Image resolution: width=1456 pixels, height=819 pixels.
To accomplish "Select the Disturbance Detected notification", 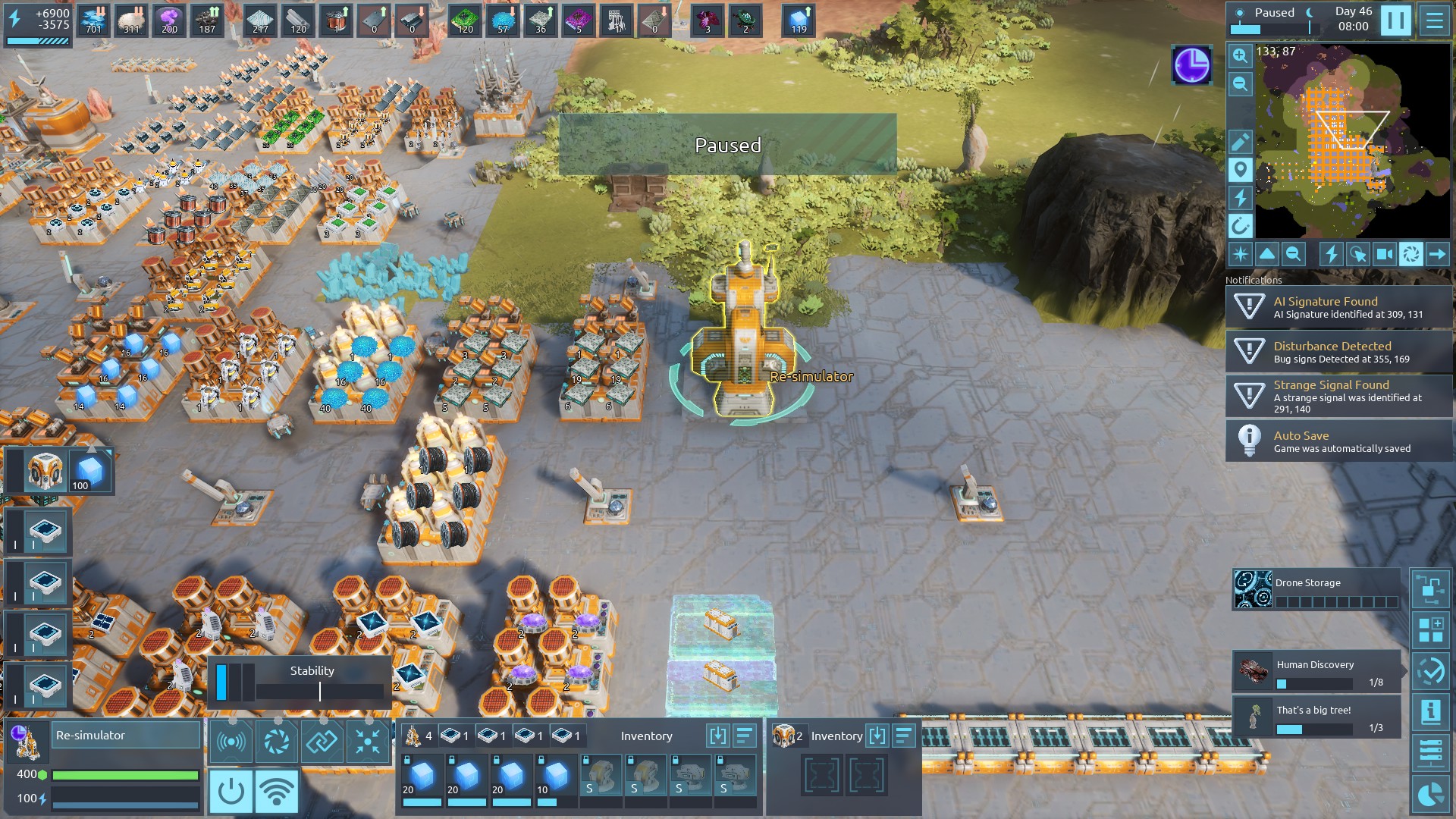I will pyautogui.click(x=1338, y=352).
